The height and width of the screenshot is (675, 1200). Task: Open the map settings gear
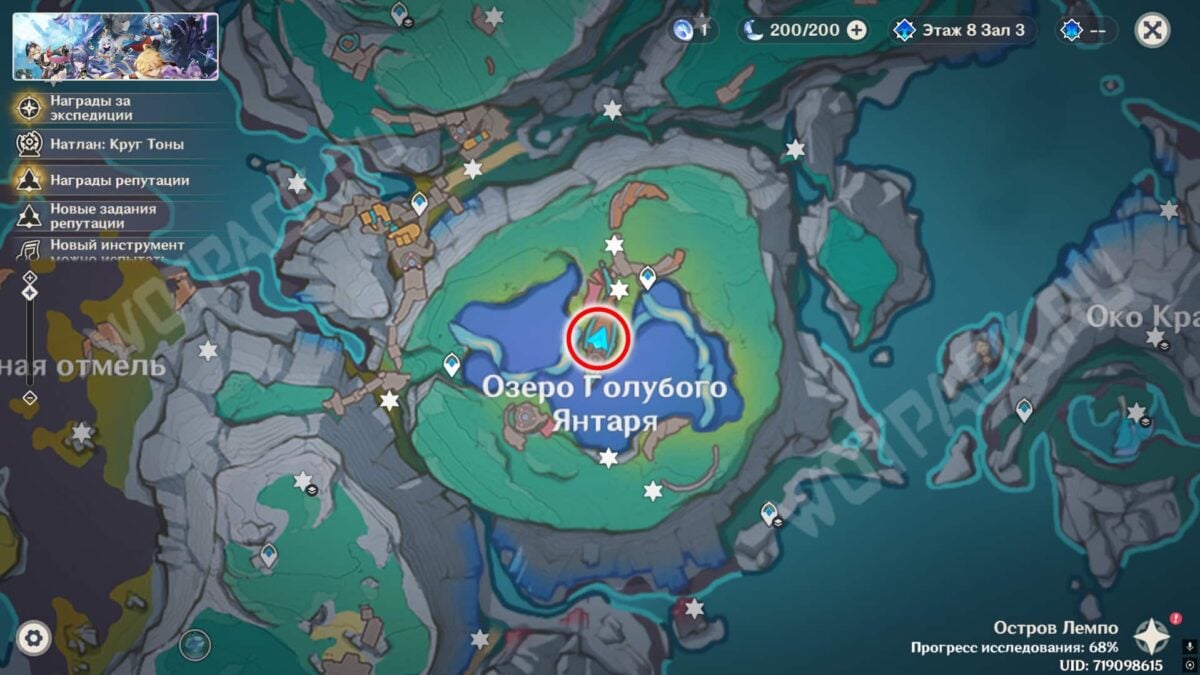pyautogui.click(x=34, y=637)
